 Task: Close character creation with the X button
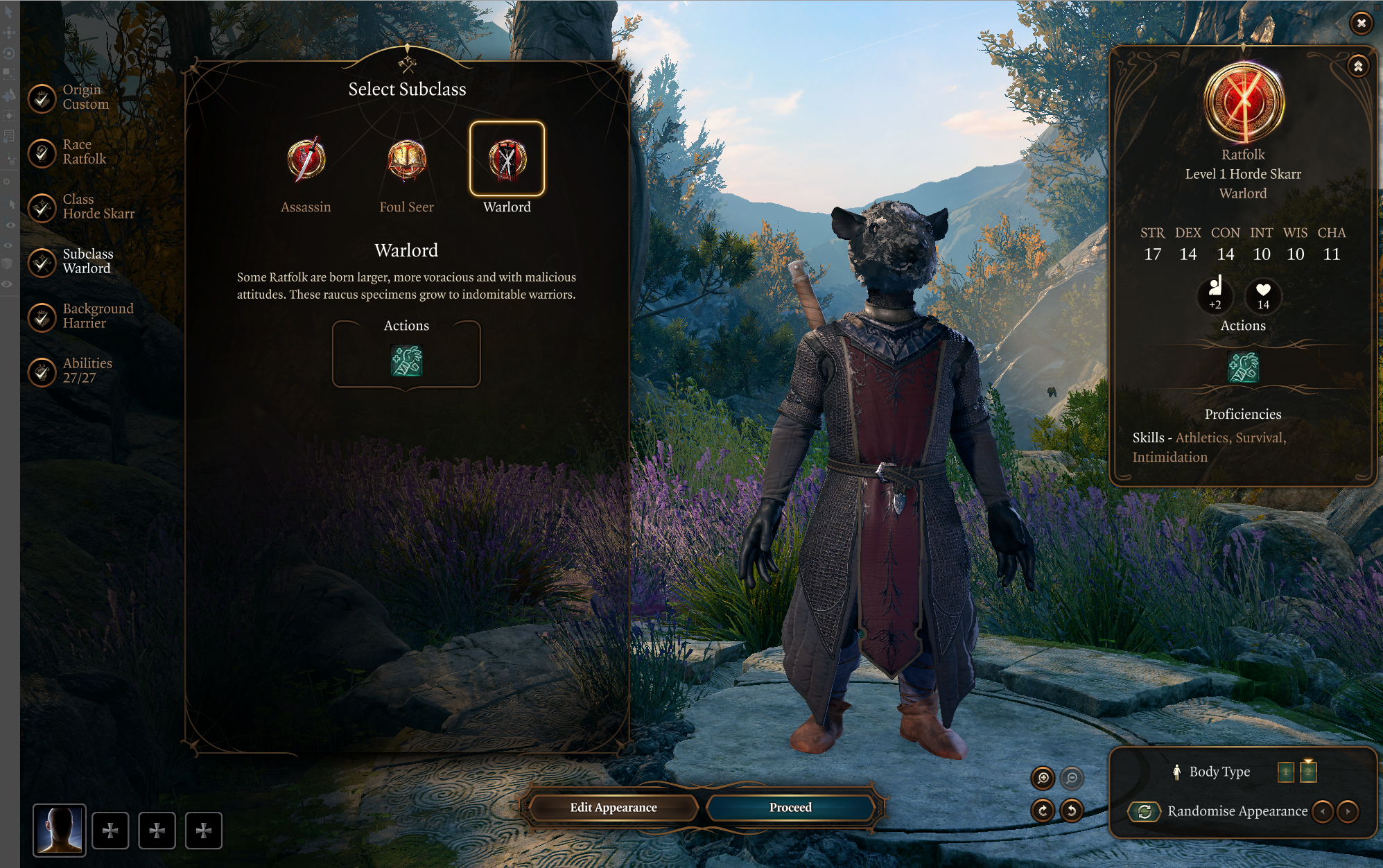pyautogui.click(x=1361, y=24)
